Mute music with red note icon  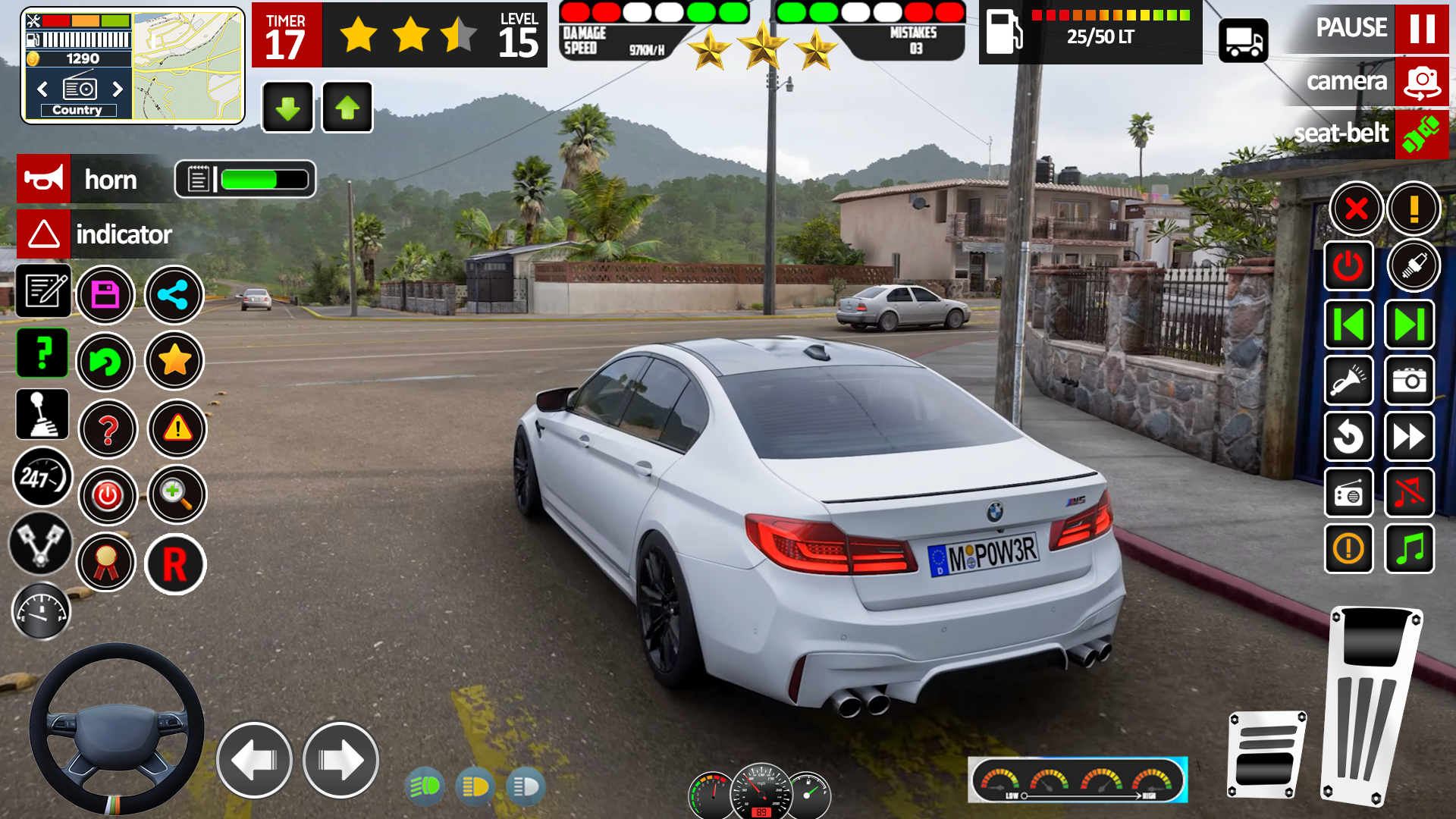click(1409, 494)
